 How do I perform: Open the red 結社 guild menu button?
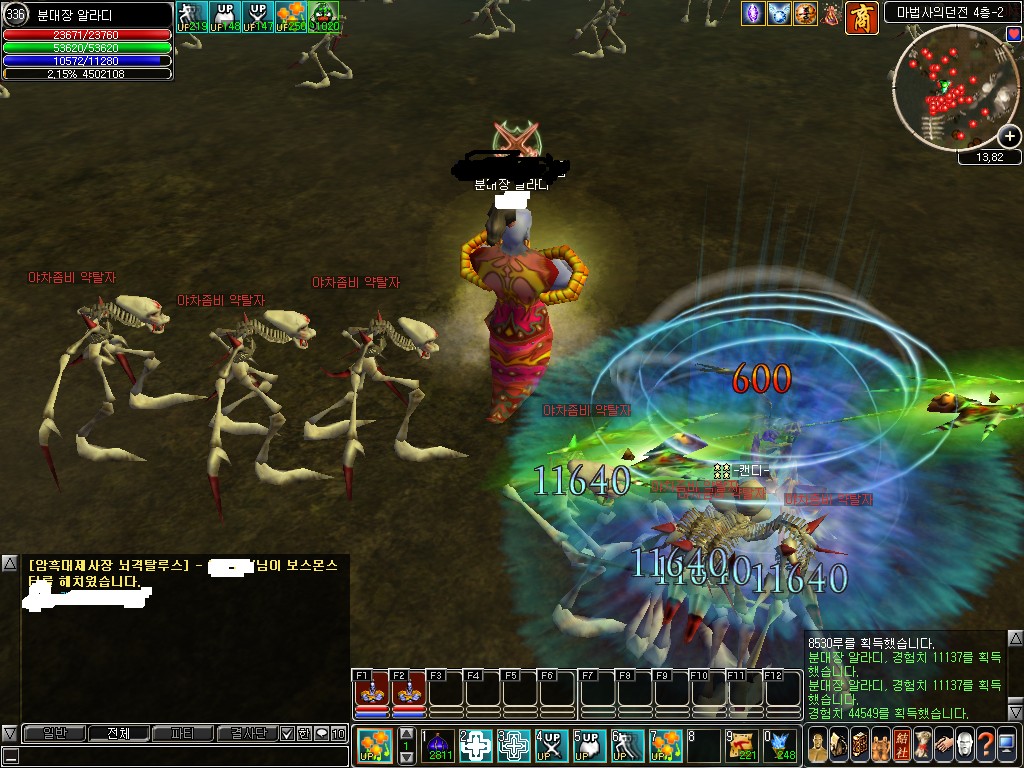coord(901,745)
